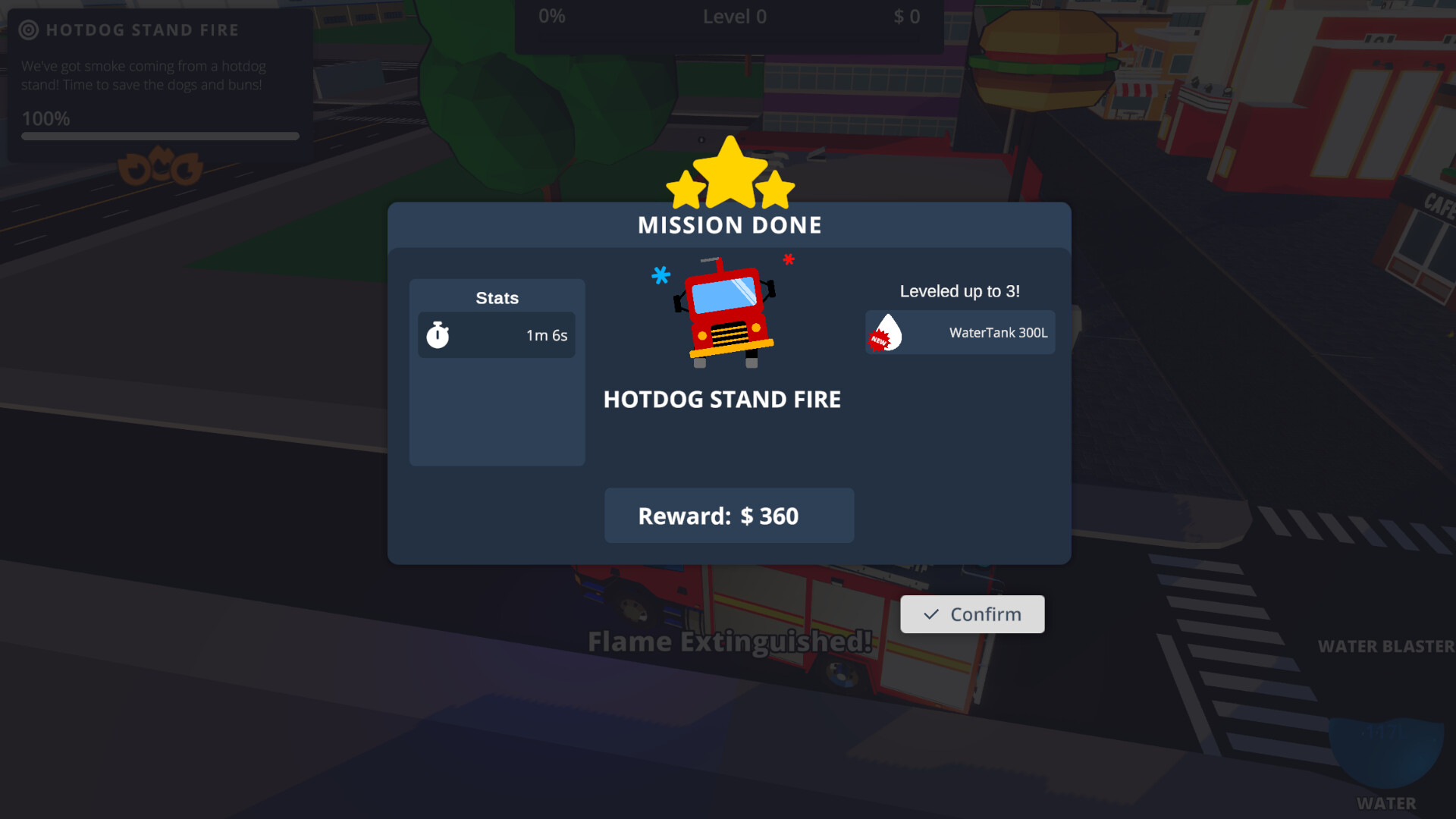Image resolution: width=1456 pixels, height=819 pixels.
Task: Click the 100% mission progress bar
Action: pyautogui.click(x=160, y=136)
